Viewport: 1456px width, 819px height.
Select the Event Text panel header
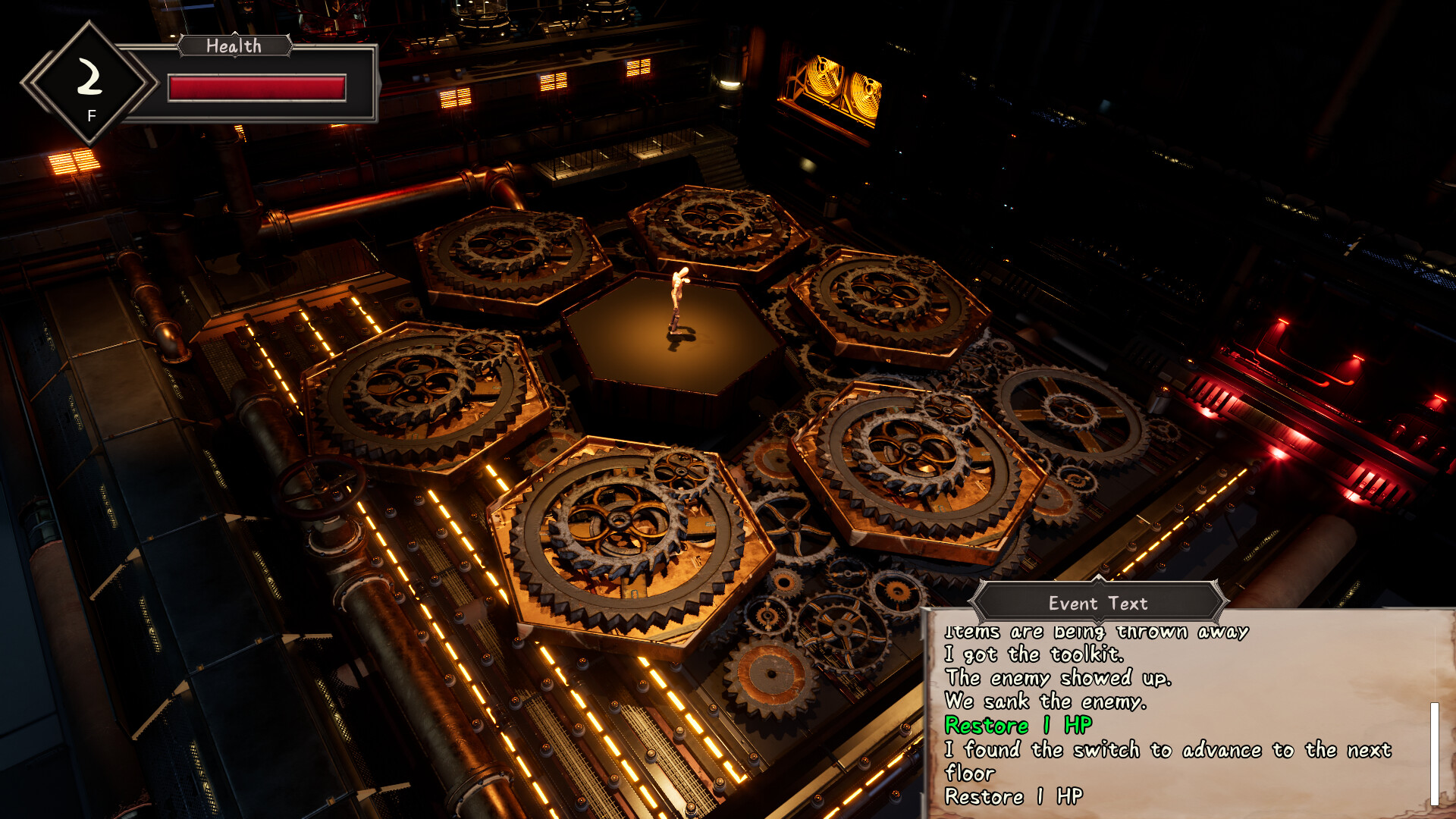[x=1097, y=604]
